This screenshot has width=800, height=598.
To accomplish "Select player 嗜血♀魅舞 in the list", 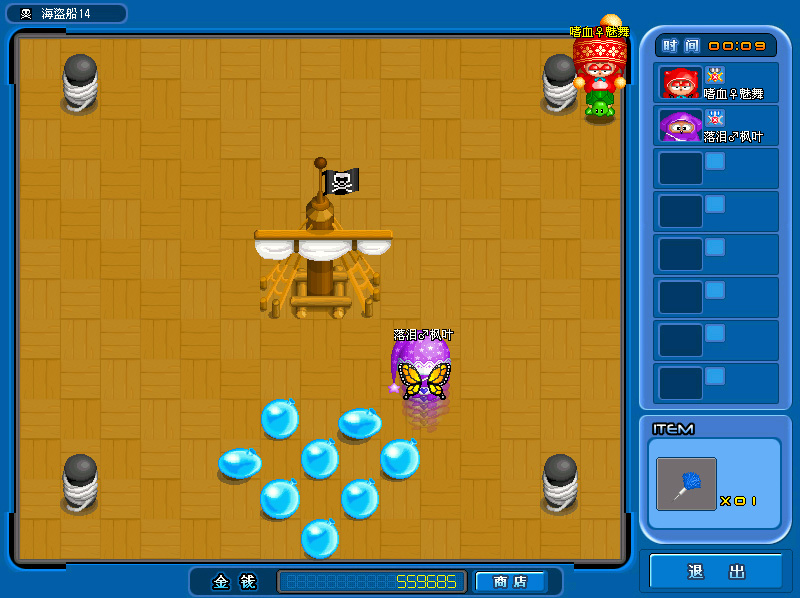I will point(716,82).
